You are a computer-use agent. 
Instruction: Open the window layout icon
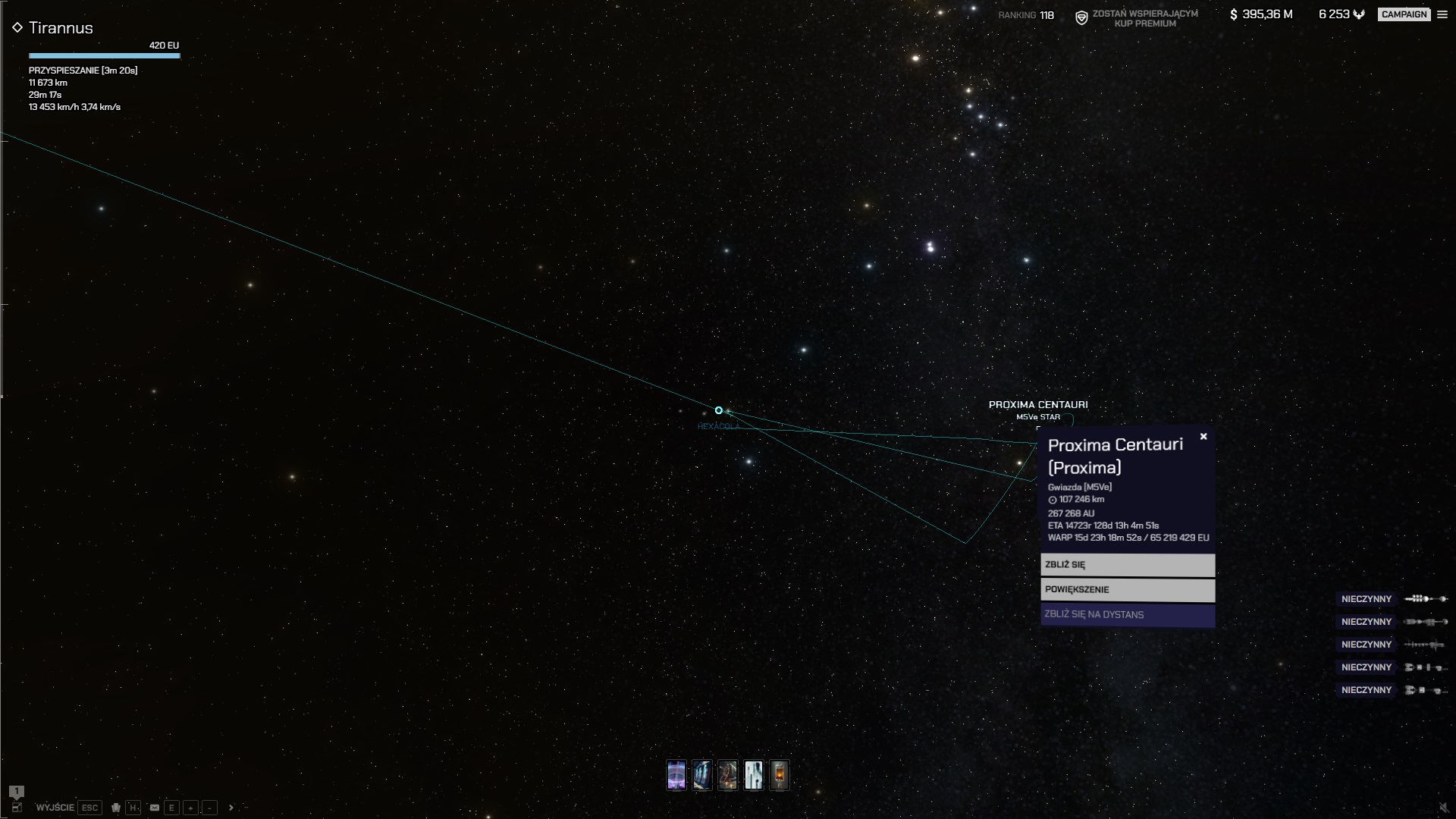coord(17,808)
